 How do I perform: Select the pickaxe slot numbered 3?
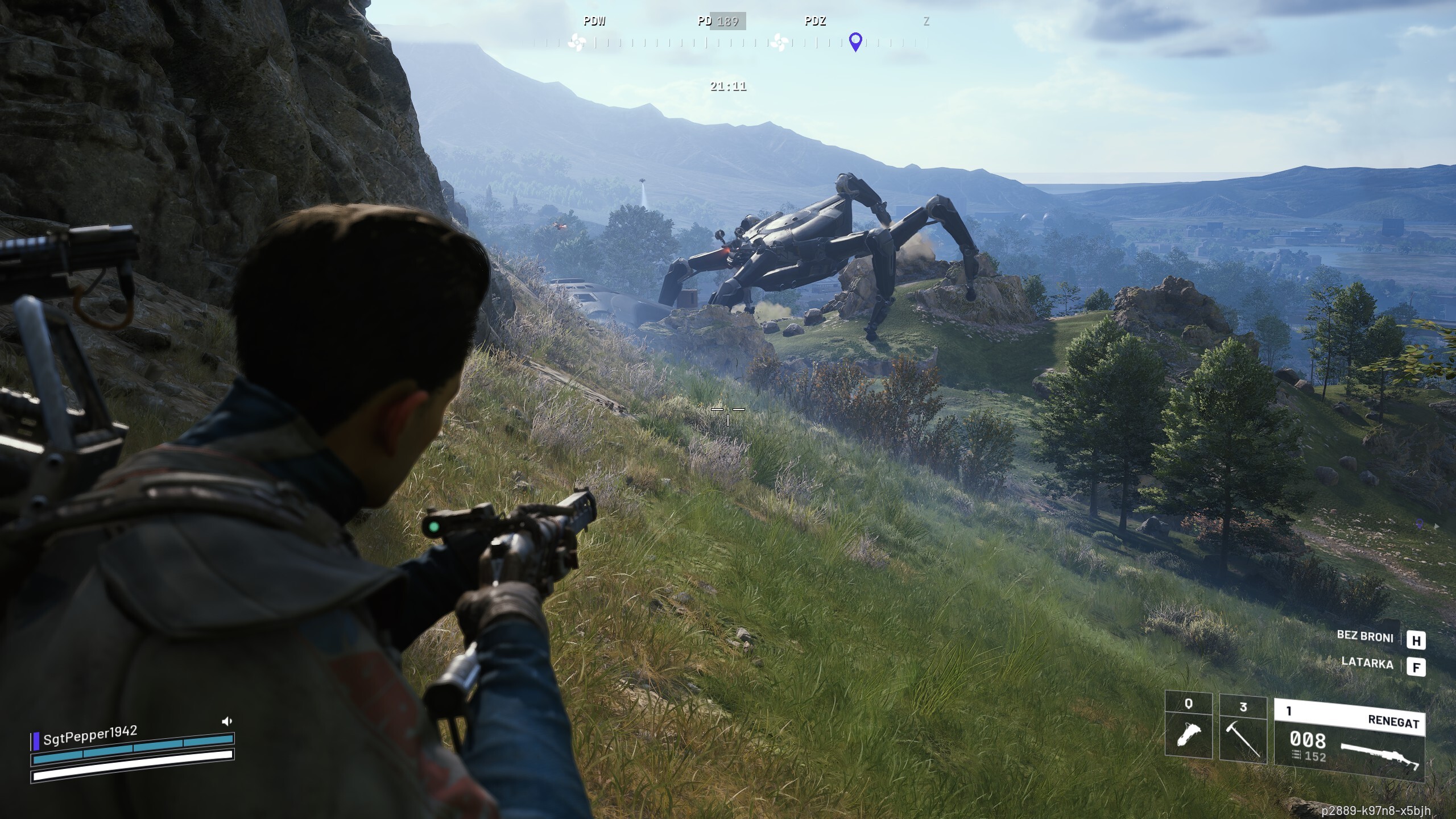(1243, 730)
